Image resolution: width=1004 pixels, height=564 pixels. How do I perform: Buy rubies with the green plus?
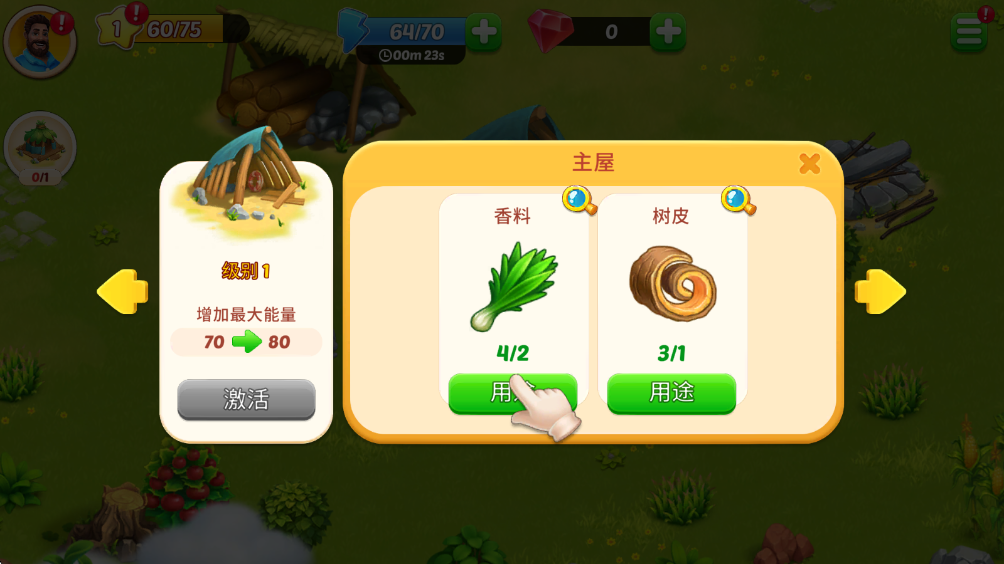point(667,31)
